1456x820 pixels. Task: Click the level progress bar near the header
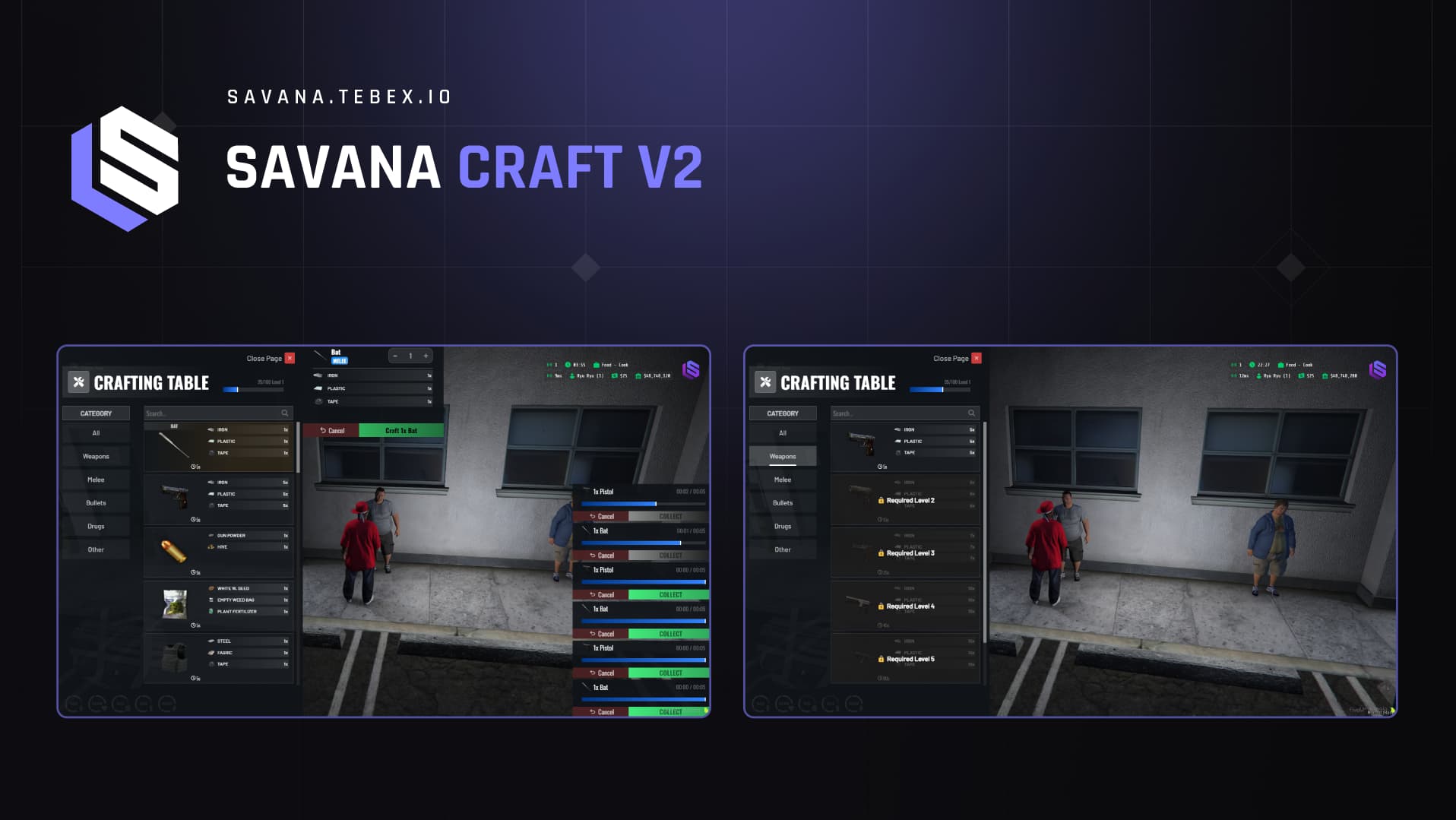point(252,388)
